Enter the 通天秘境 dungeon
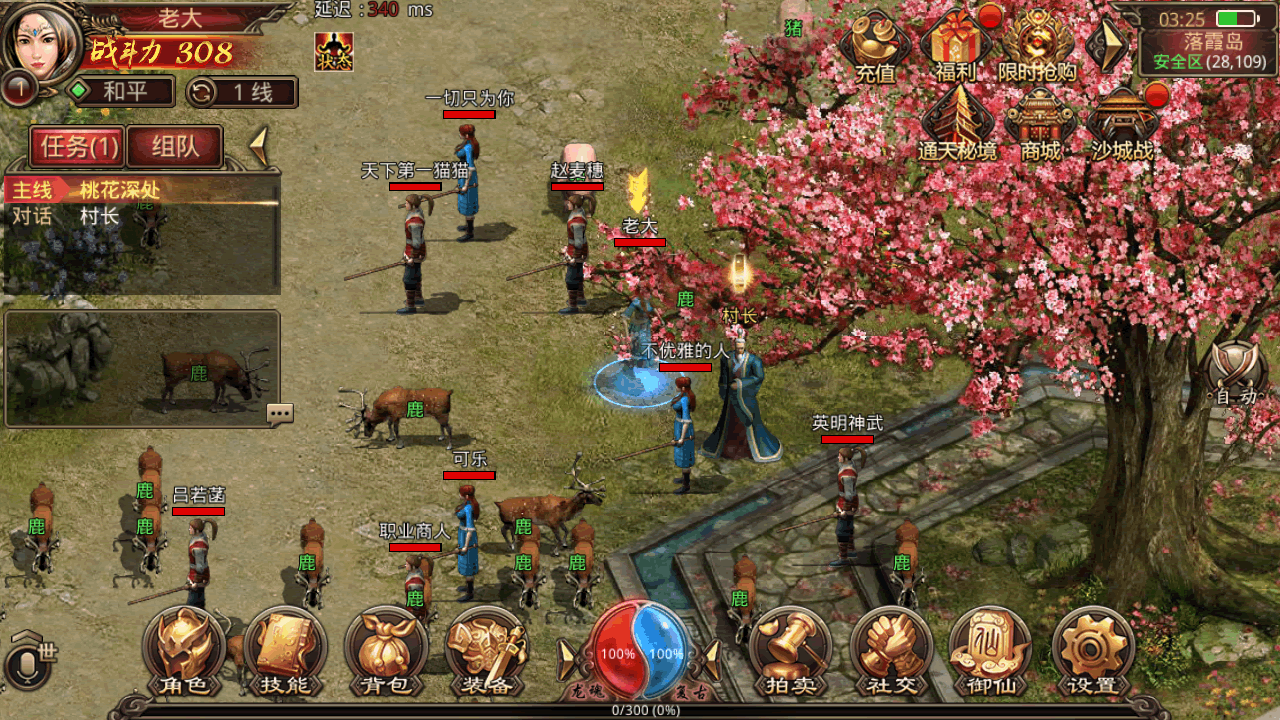Screen dimensions: 1280x720 pos(957,124)
